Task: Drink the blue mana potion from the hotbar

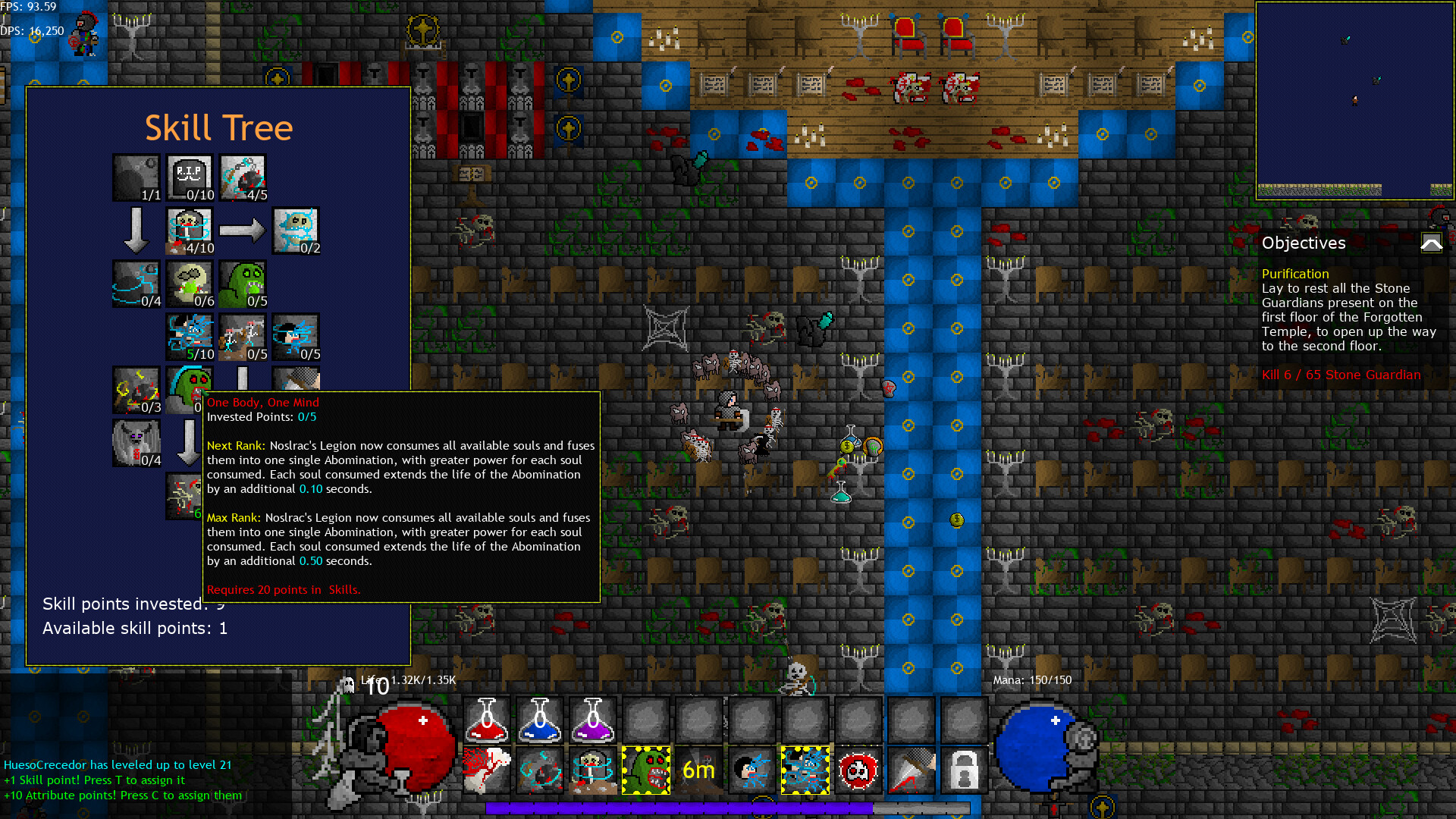Action: [x=539, y=719]
